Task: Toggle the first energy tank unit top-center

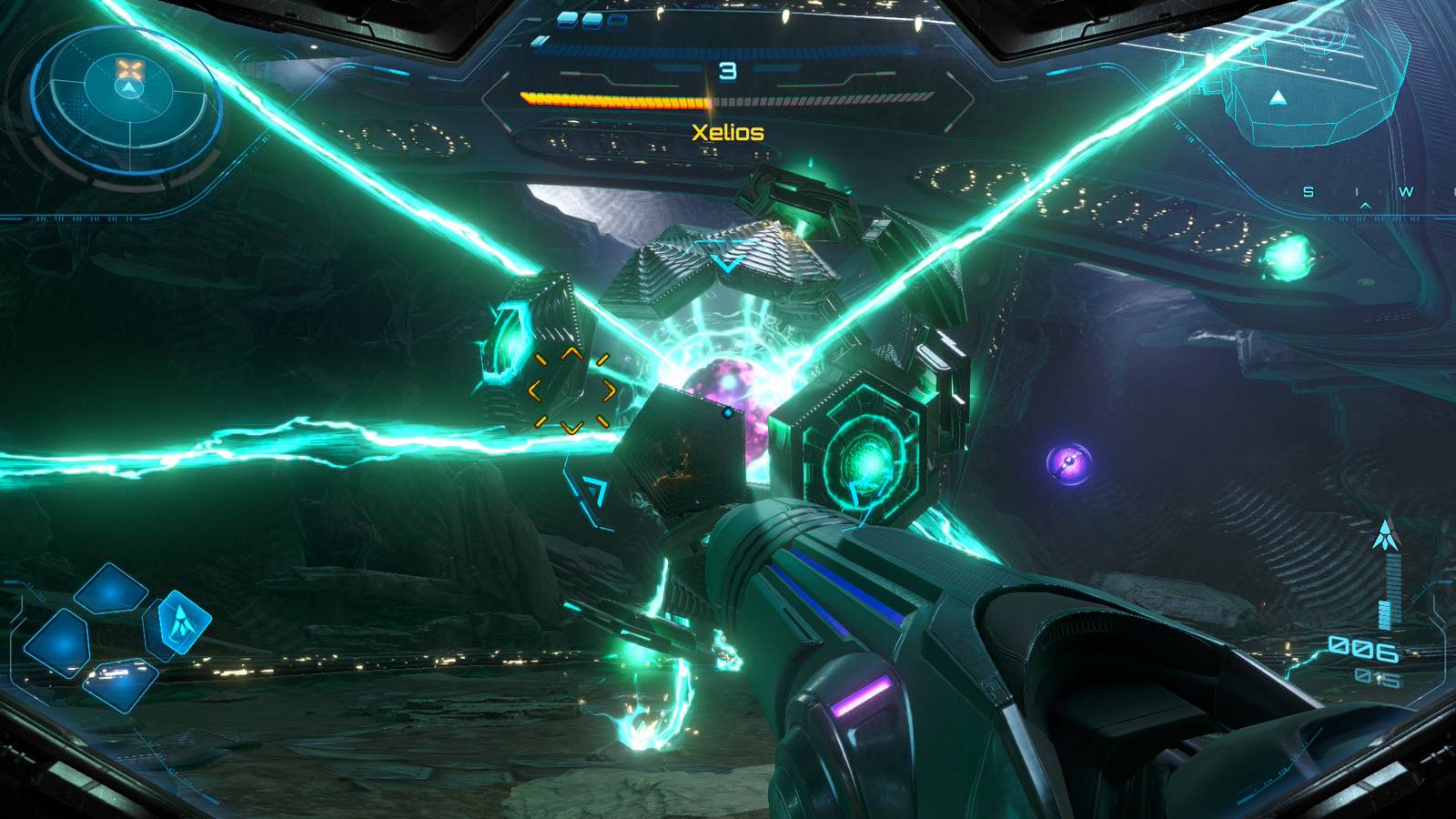Action: pyautogui.click(x=566, y=21)
